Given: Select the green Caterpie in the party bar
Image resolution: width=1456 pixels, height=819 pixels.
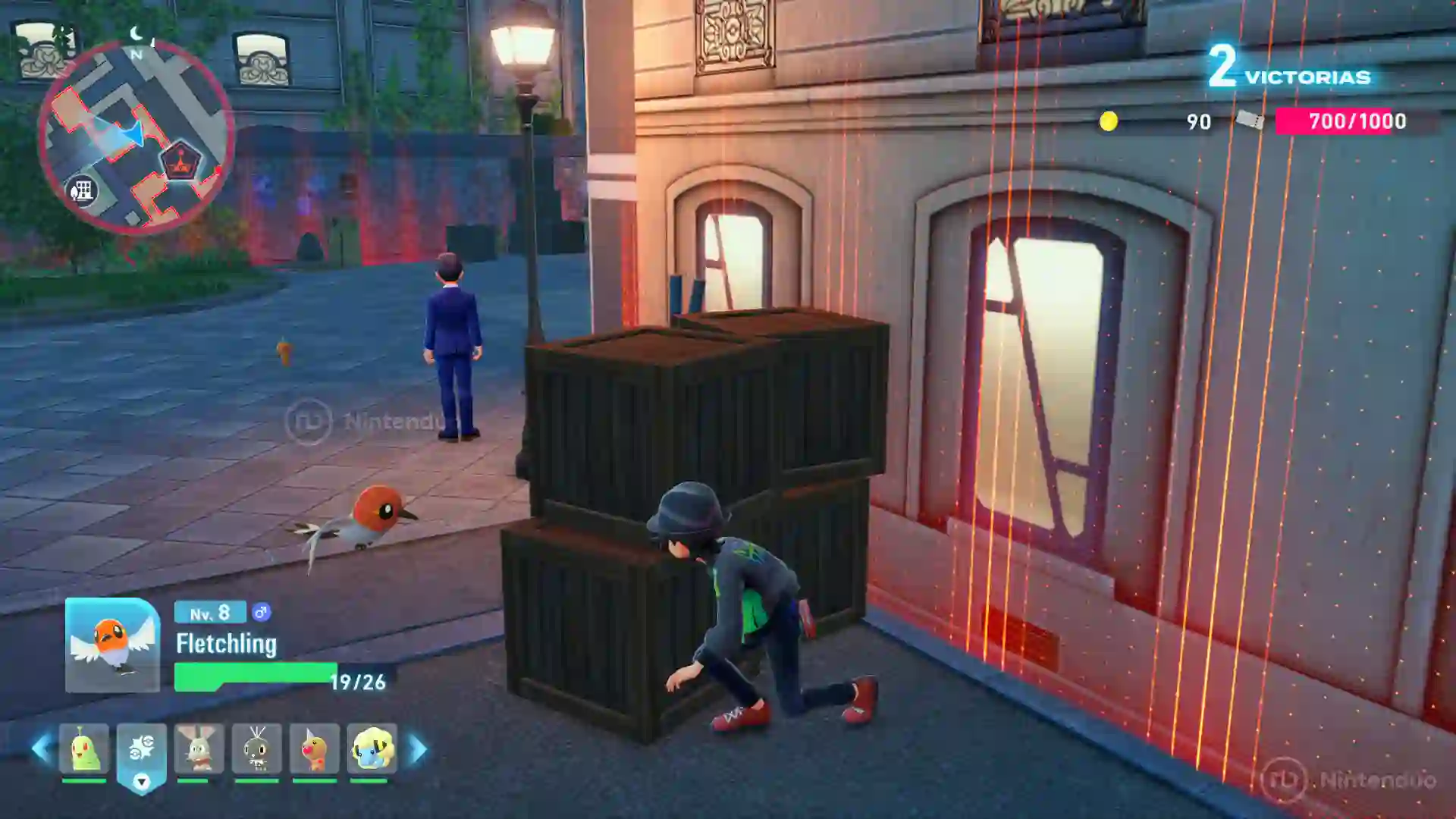Looking at the screenshot, I should tap(83, 747).
